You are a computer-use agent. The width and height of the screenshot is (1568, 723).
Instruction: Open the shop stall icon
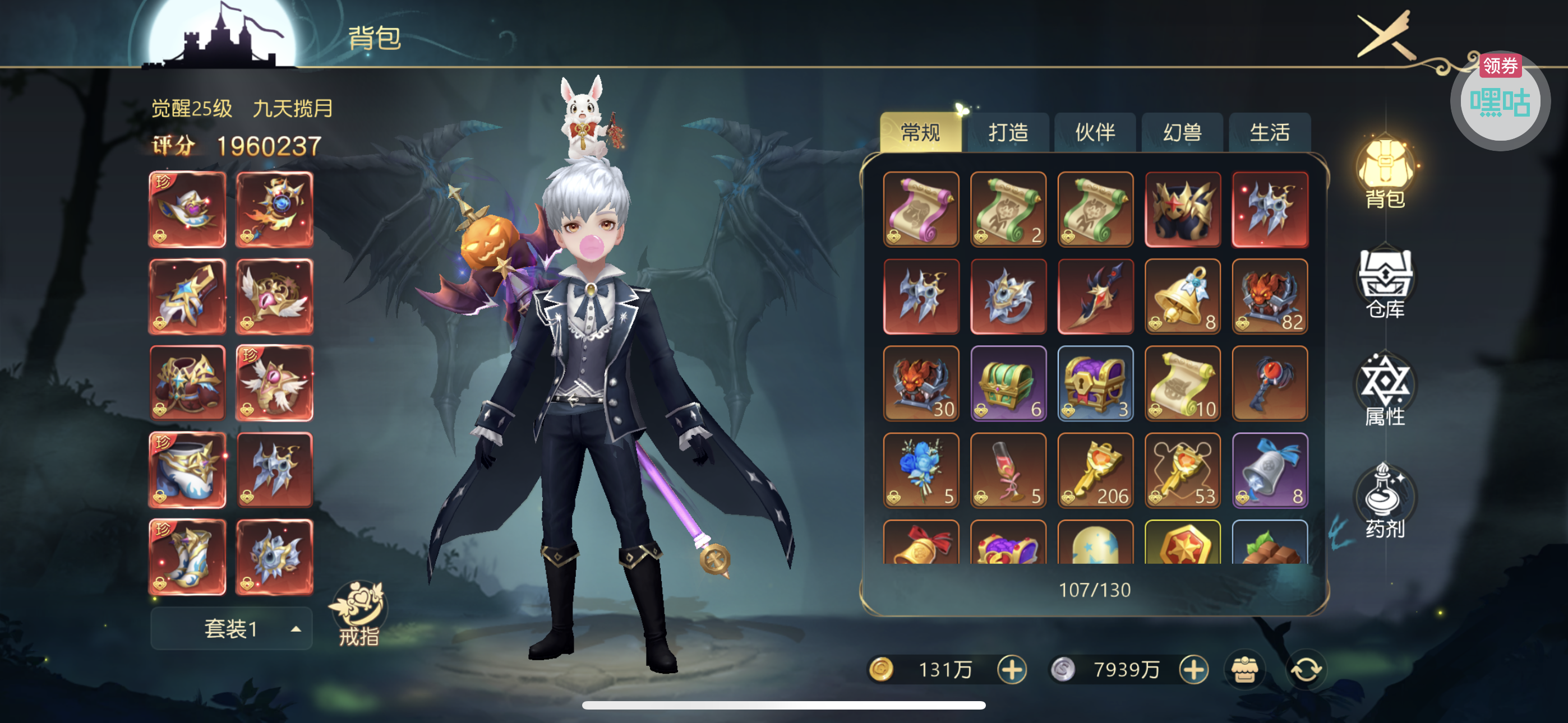1244,669
